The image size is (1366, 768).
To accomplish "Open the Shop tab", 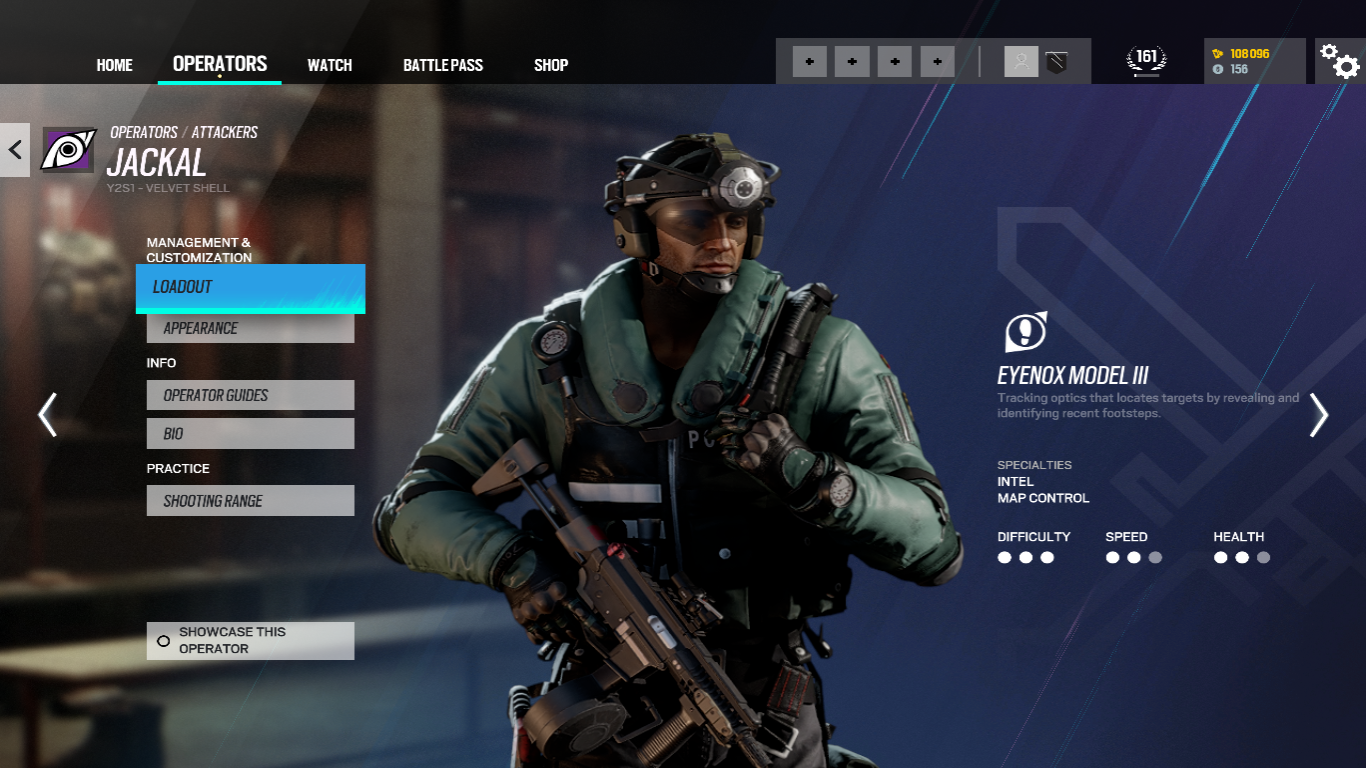I will coord(551,65).
